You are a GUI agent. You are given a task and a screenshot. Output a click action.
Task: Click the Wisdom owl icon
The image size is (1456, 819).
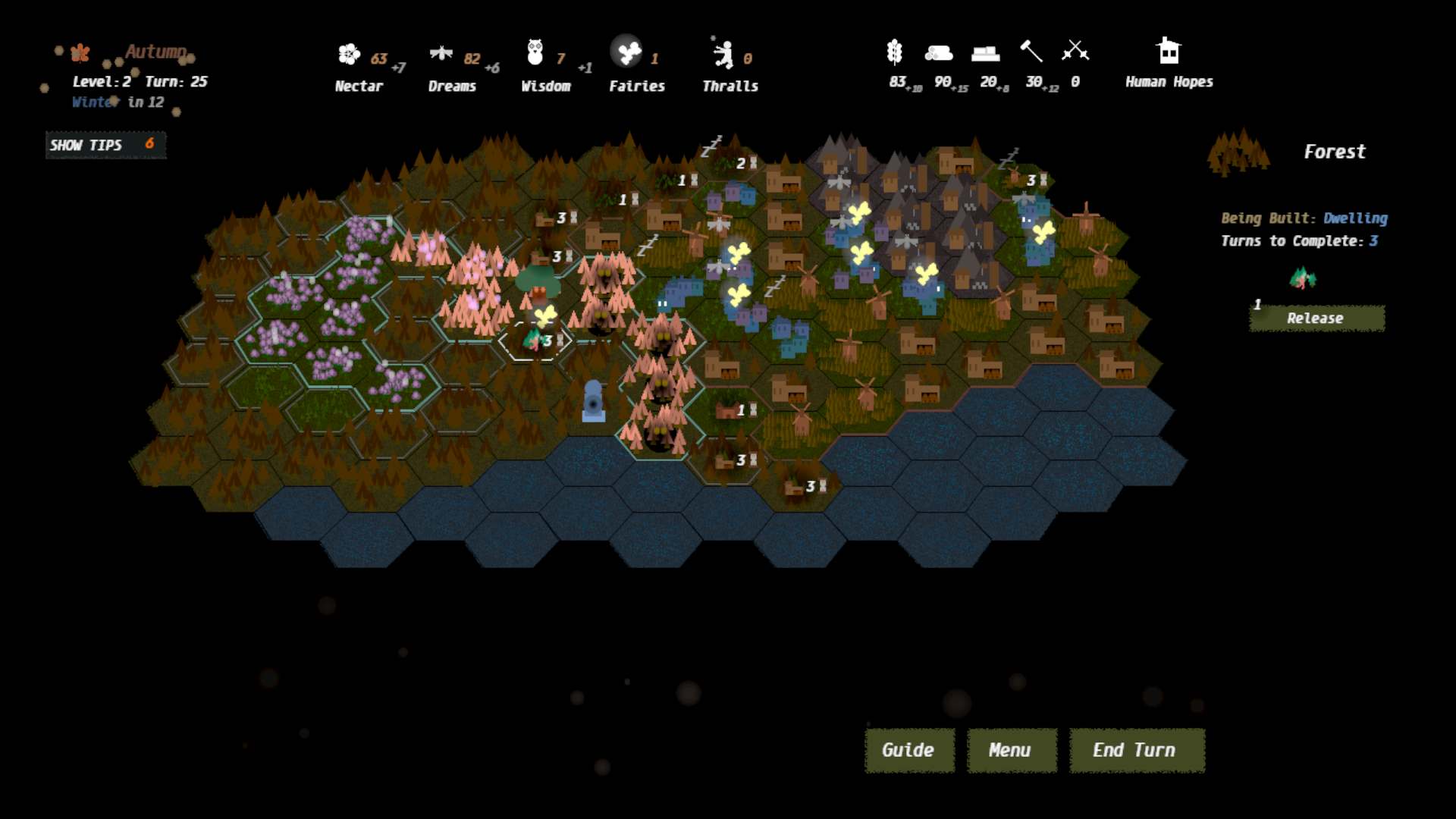[535, 53]
